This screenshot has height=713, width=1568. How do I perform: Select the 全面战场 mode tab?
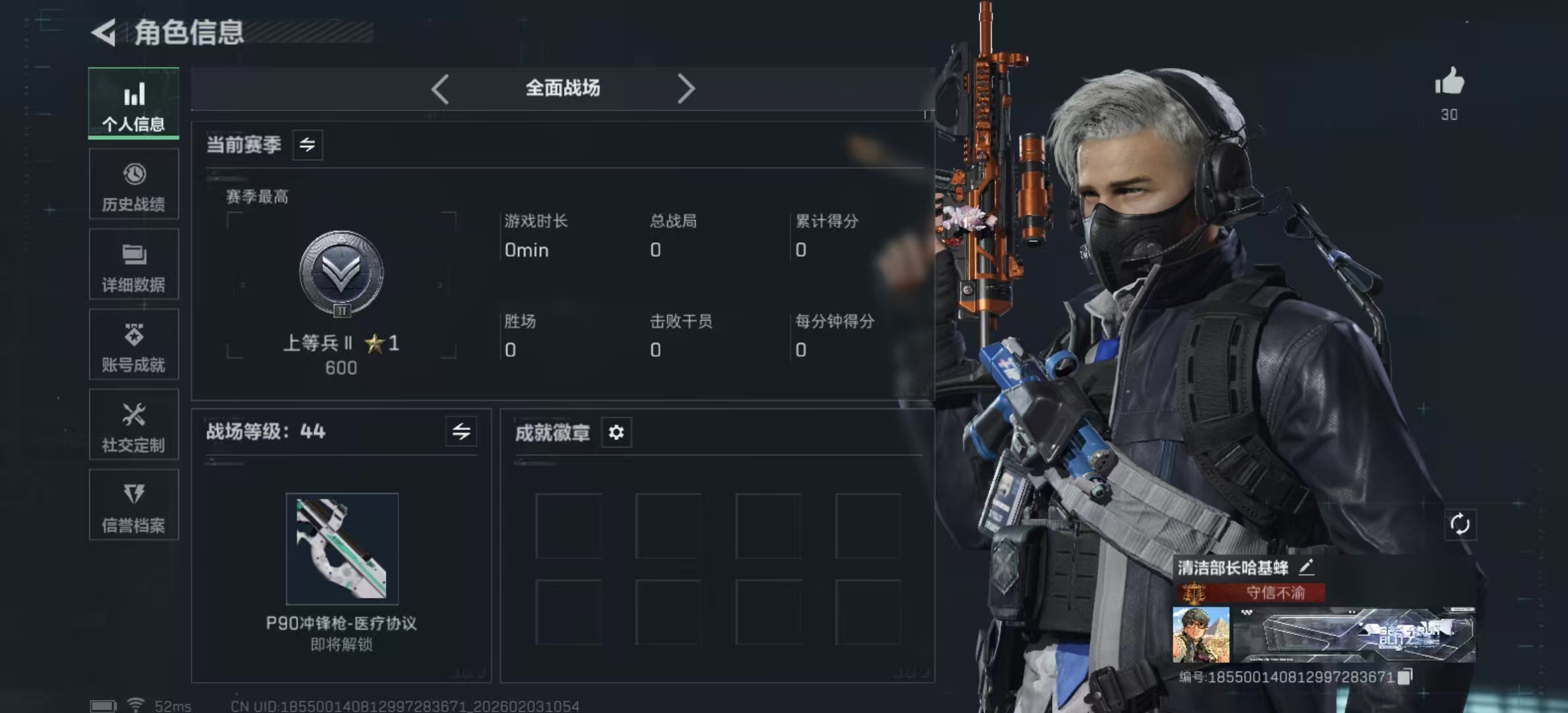(562, 88)
